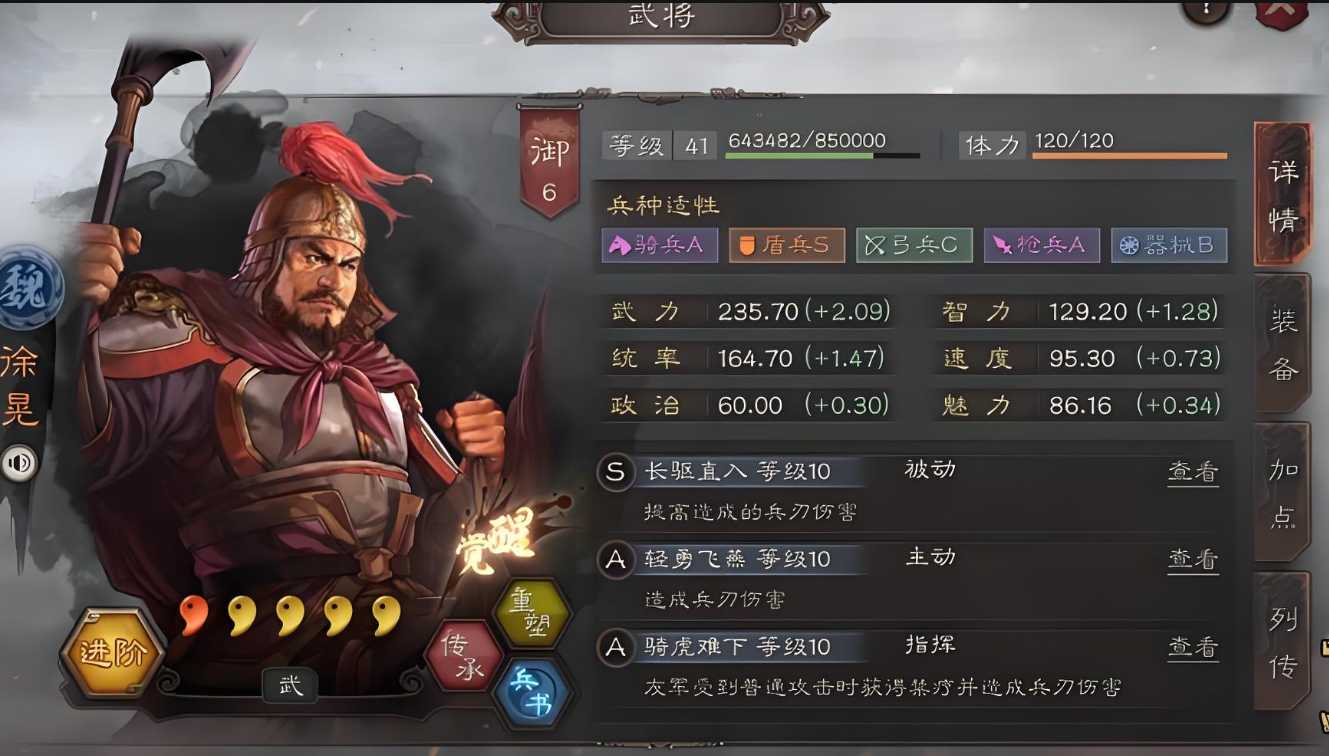Open the 器械B siege machine badge
This screenshot has width=1329, height=756.
[x=1169, y=245]
